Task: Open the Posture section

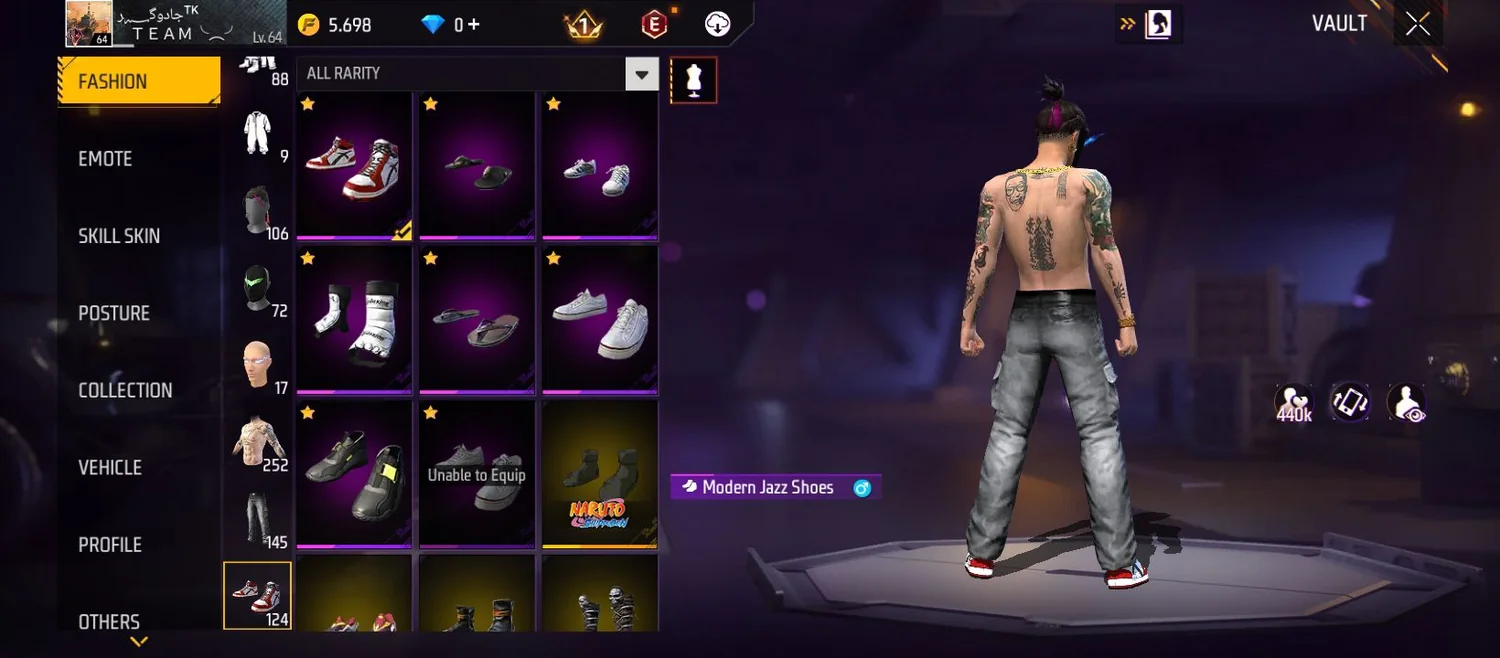Action: point(114,313)
